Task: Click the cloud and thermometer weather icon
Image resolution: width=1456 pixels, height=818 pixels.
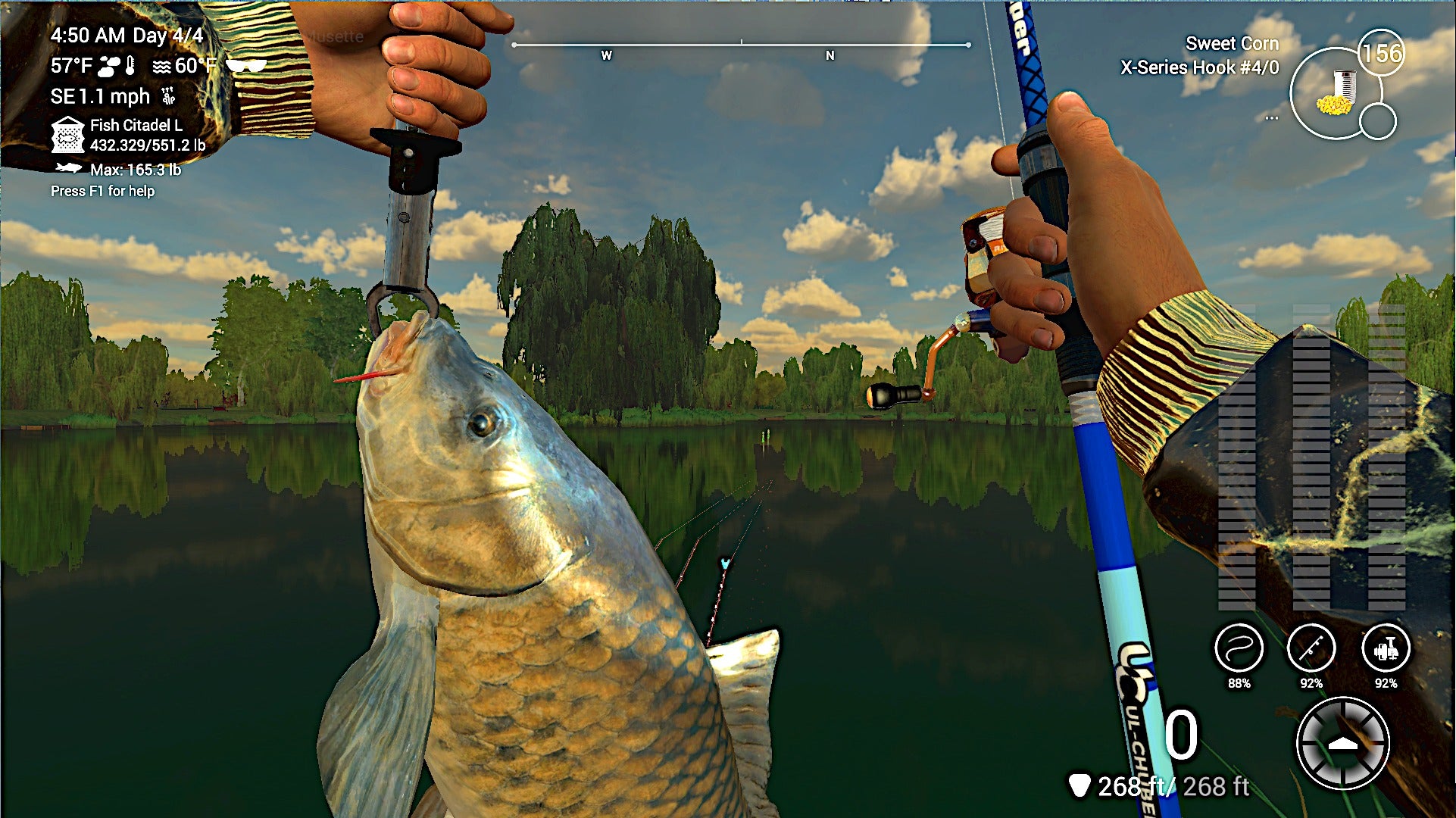Action: (x=116, y=66)
